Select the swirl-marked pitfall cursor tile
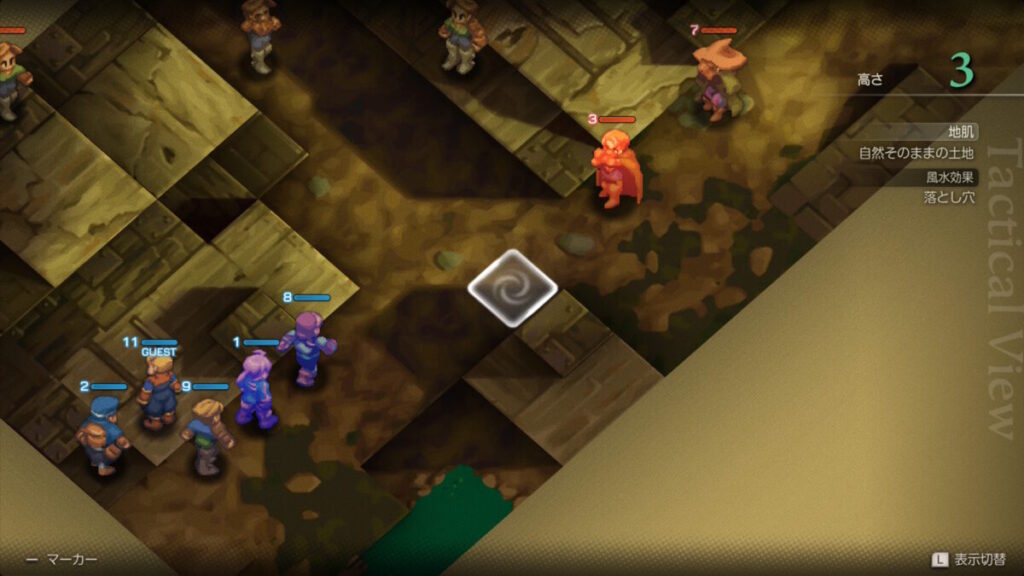The width and height of the screenshot is (1024, 576). click(x=512, y=288)
